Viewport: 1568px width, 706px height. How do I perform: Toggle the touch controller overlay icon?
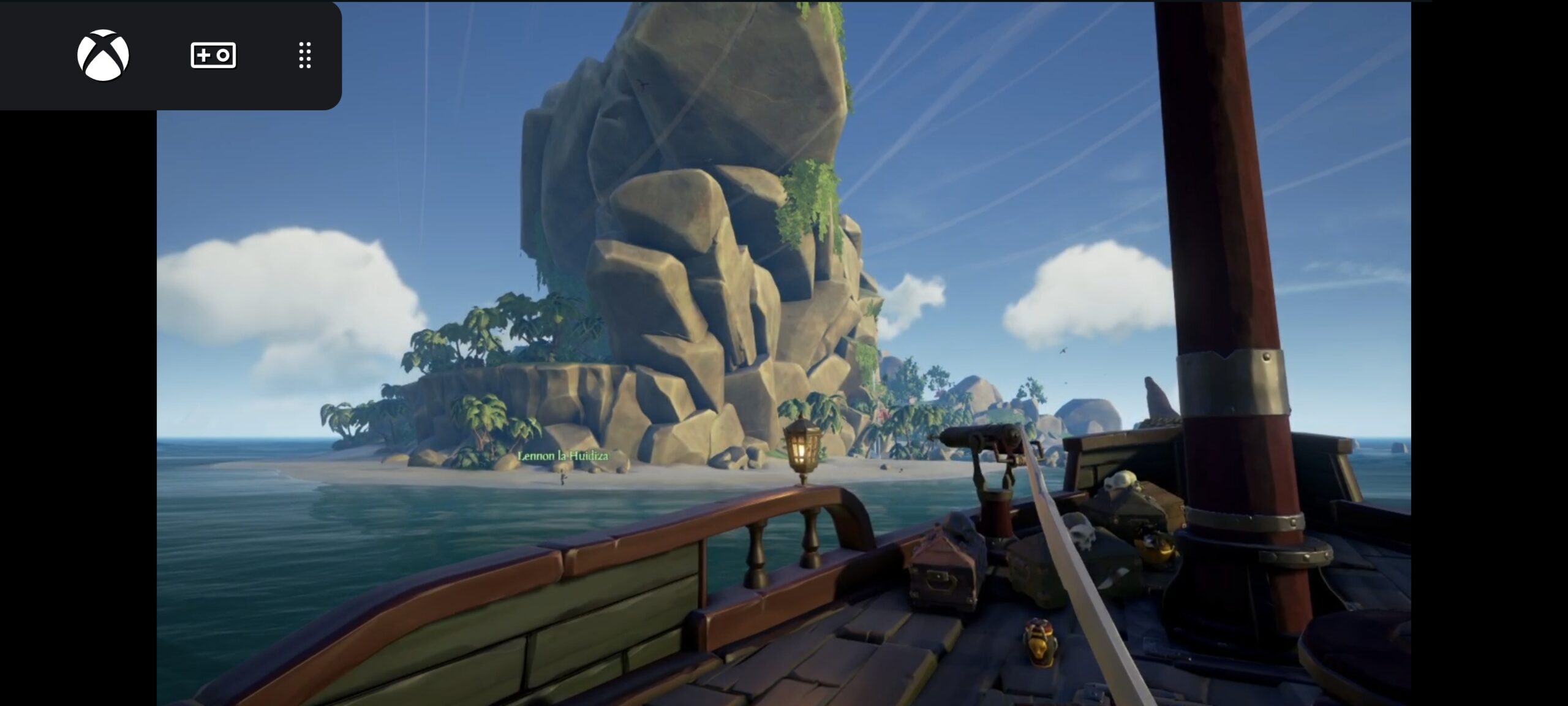(x=213, y=55)
